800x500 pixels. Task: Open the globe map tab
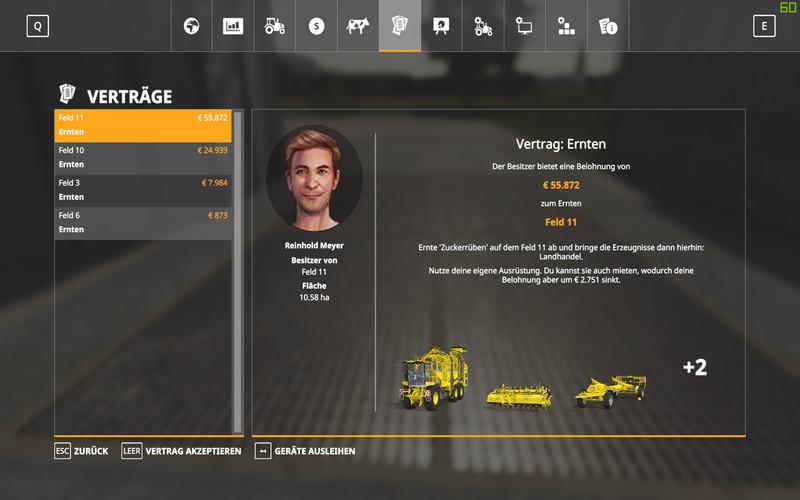click(192, 26)
